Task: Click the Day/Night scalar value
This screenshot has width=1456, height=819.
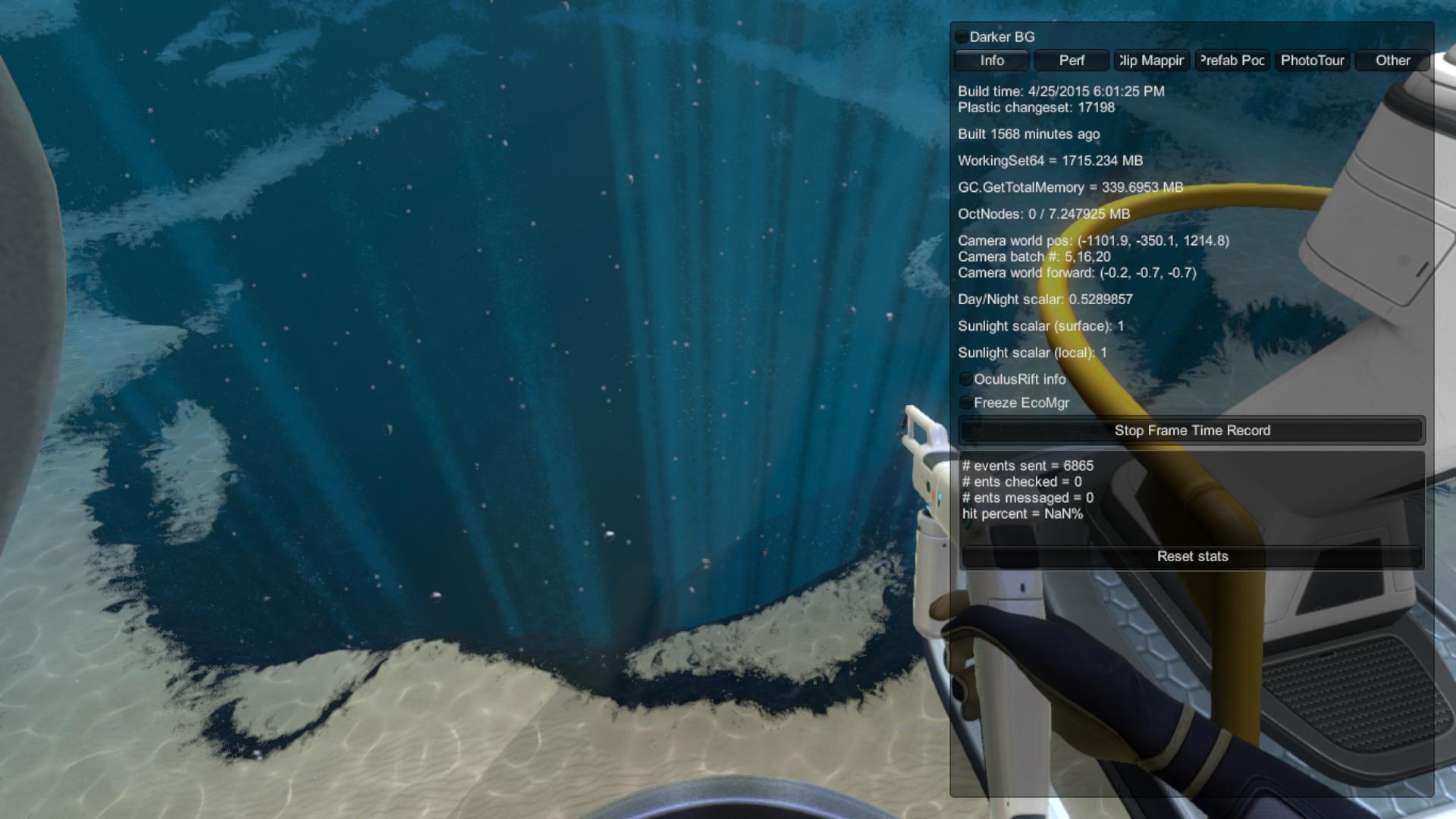Action: coord(1046,300)
